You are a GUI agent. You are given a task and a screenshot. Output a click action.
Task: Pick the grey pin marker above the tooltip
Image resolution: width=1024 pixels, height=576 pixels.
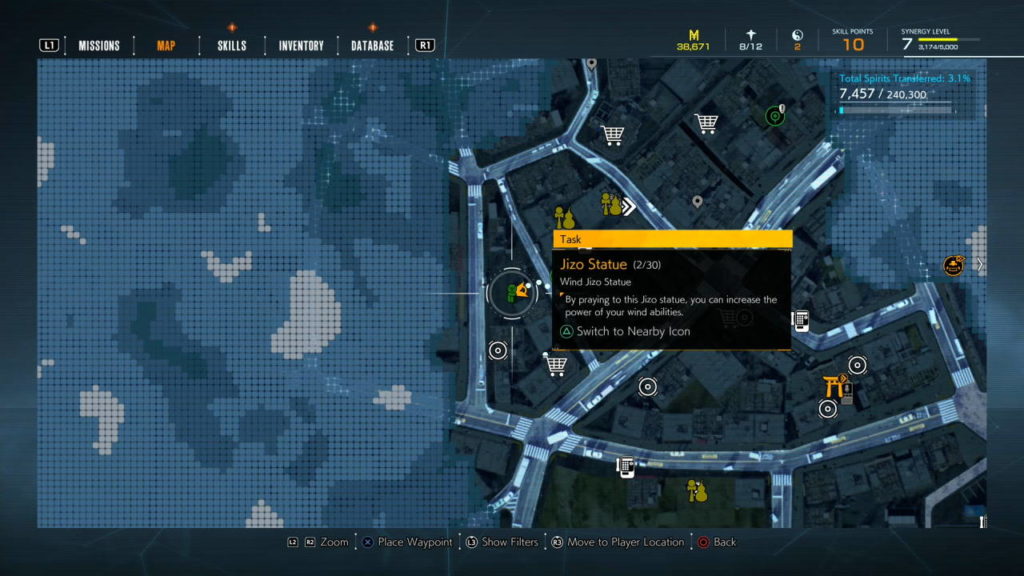pyautogui.click(x=697, y=202)
